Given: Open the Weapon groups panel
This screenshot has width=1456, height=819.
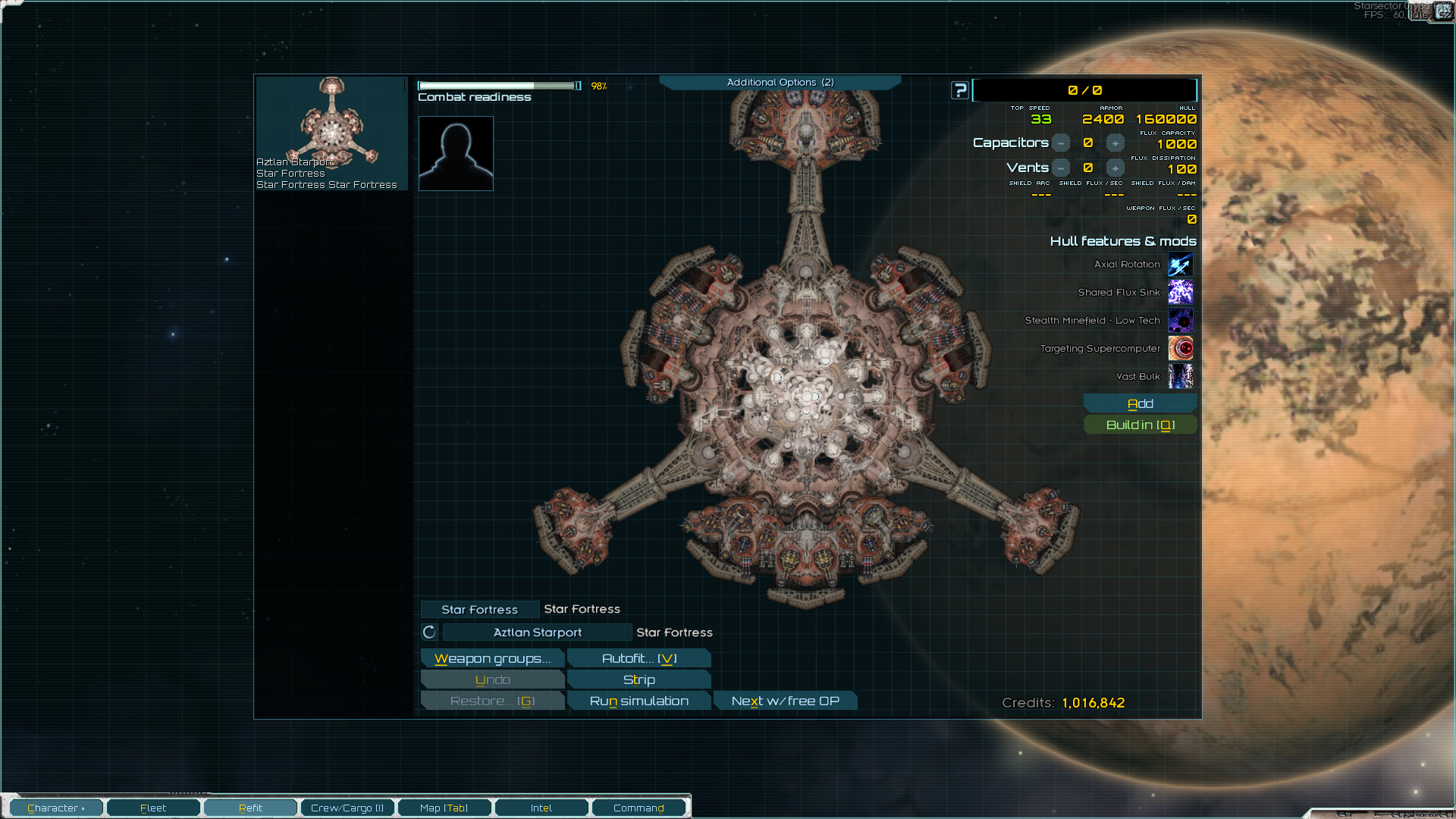Looking at the screenshot, I should 492,658.
